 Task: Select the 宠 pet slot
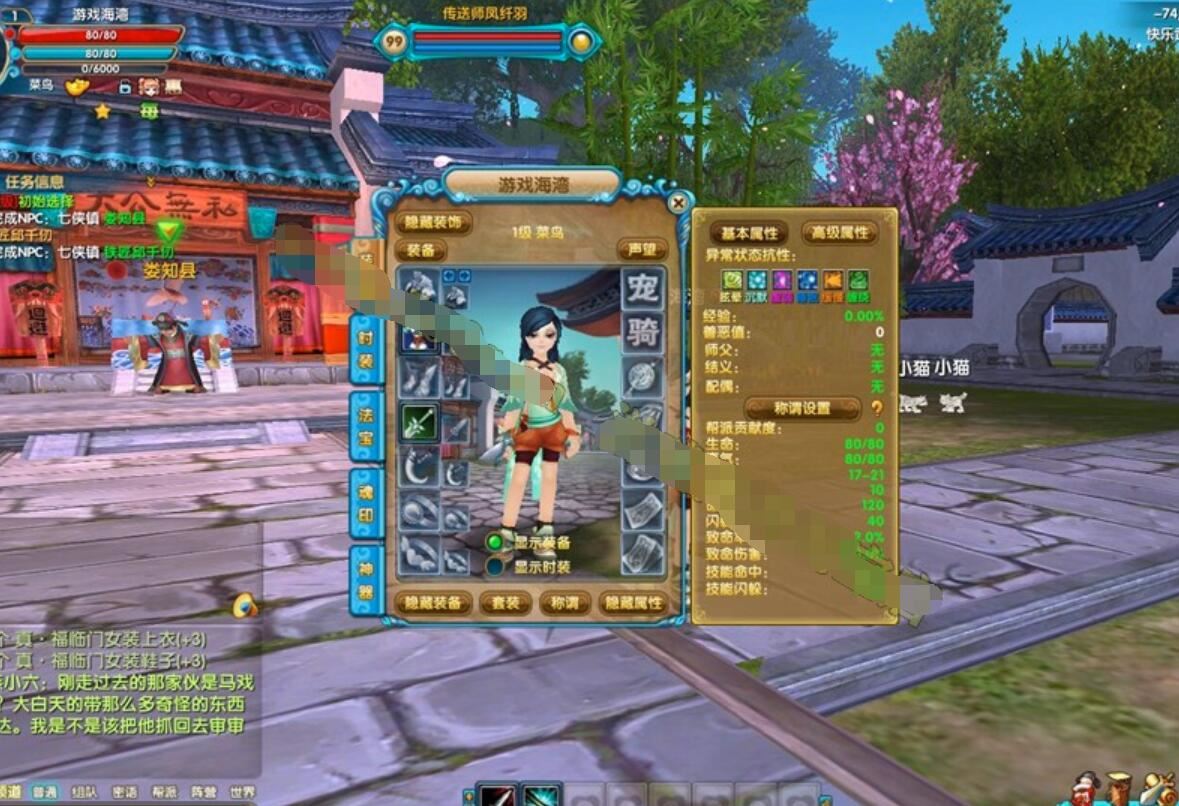tap(643, 289)
